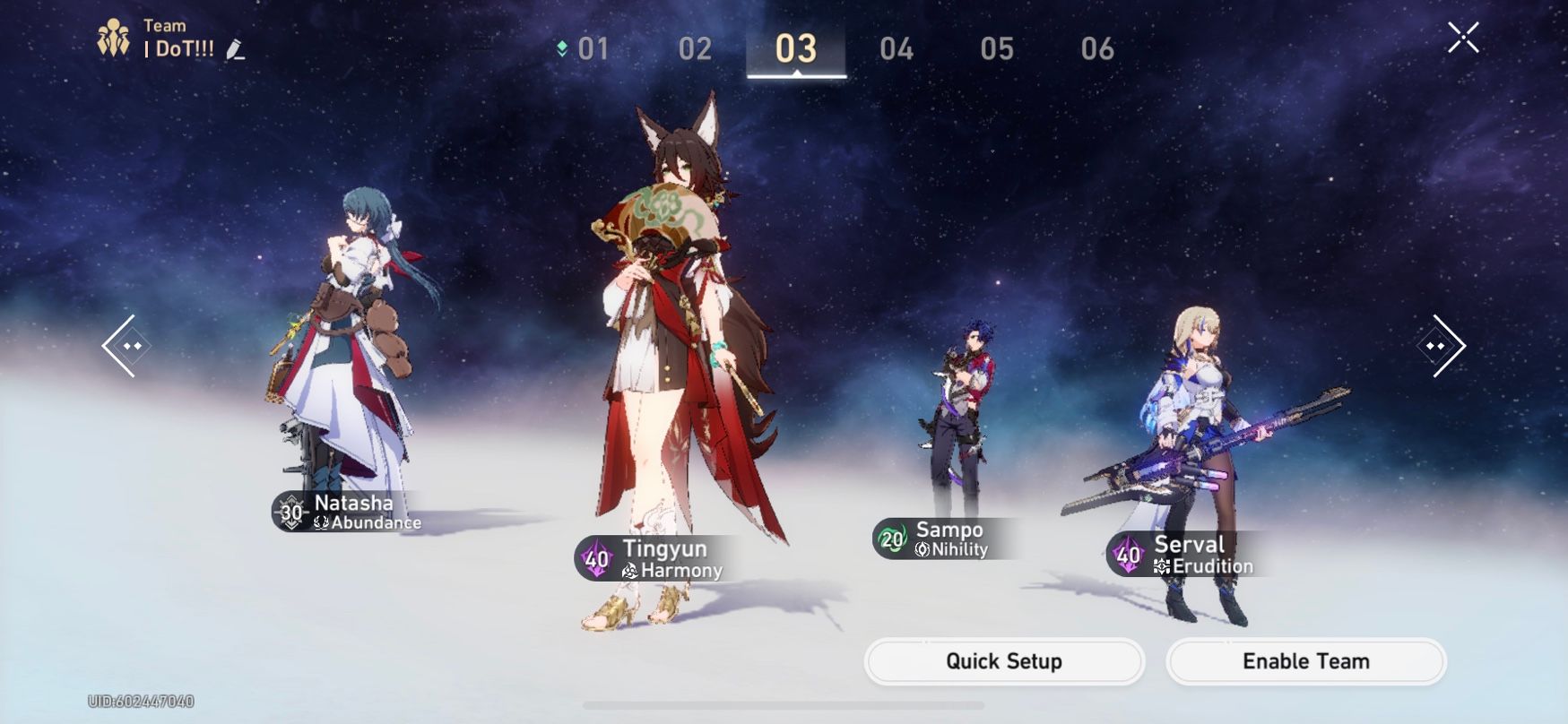Click Quick Setup

(x=1002, y=661)
